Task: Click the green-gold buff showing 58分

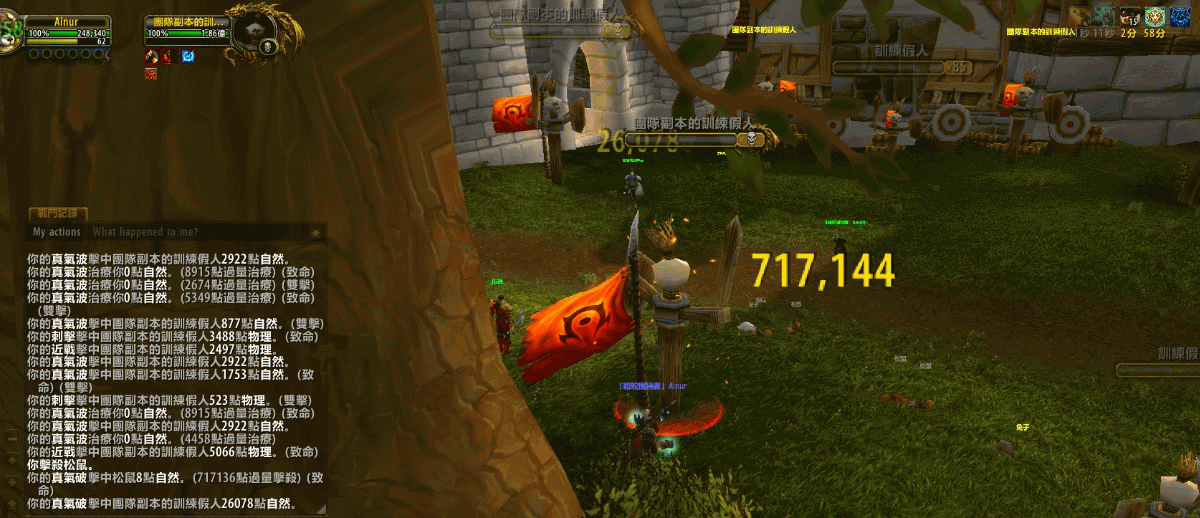Action: pos(1155,16)
